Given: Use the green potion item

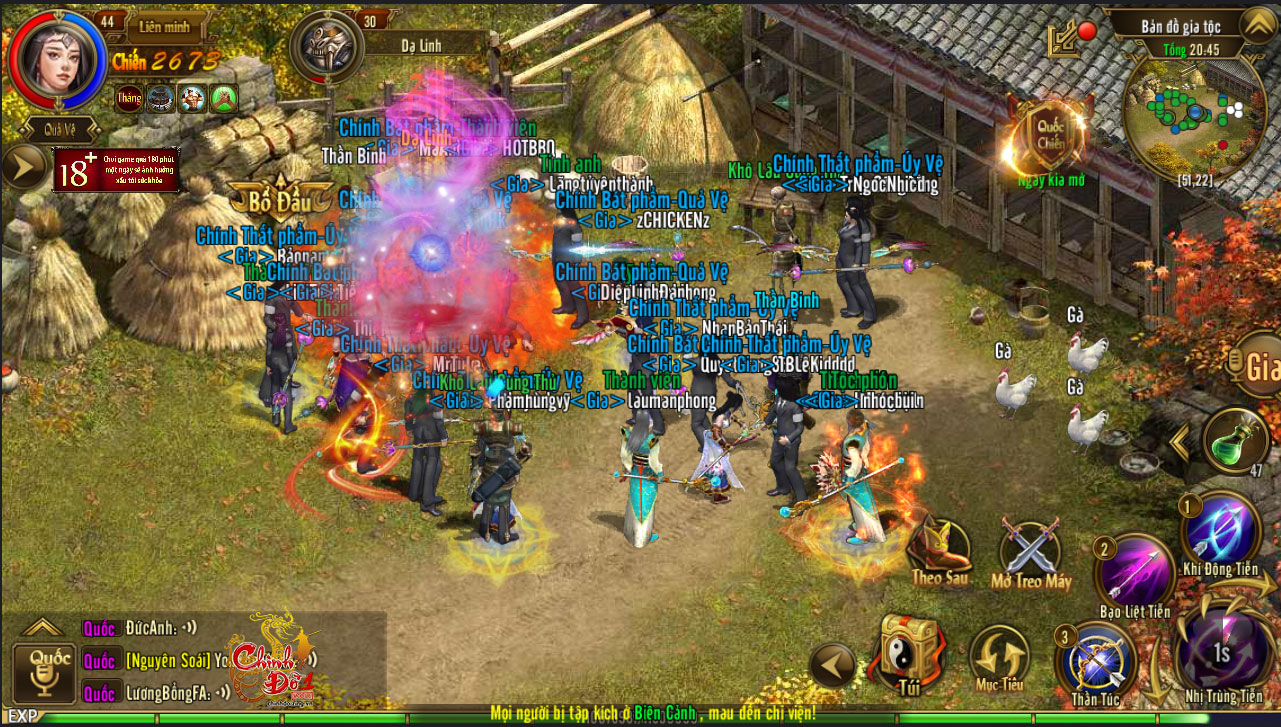Looking at the screenshot, I should coord(1236,440).
